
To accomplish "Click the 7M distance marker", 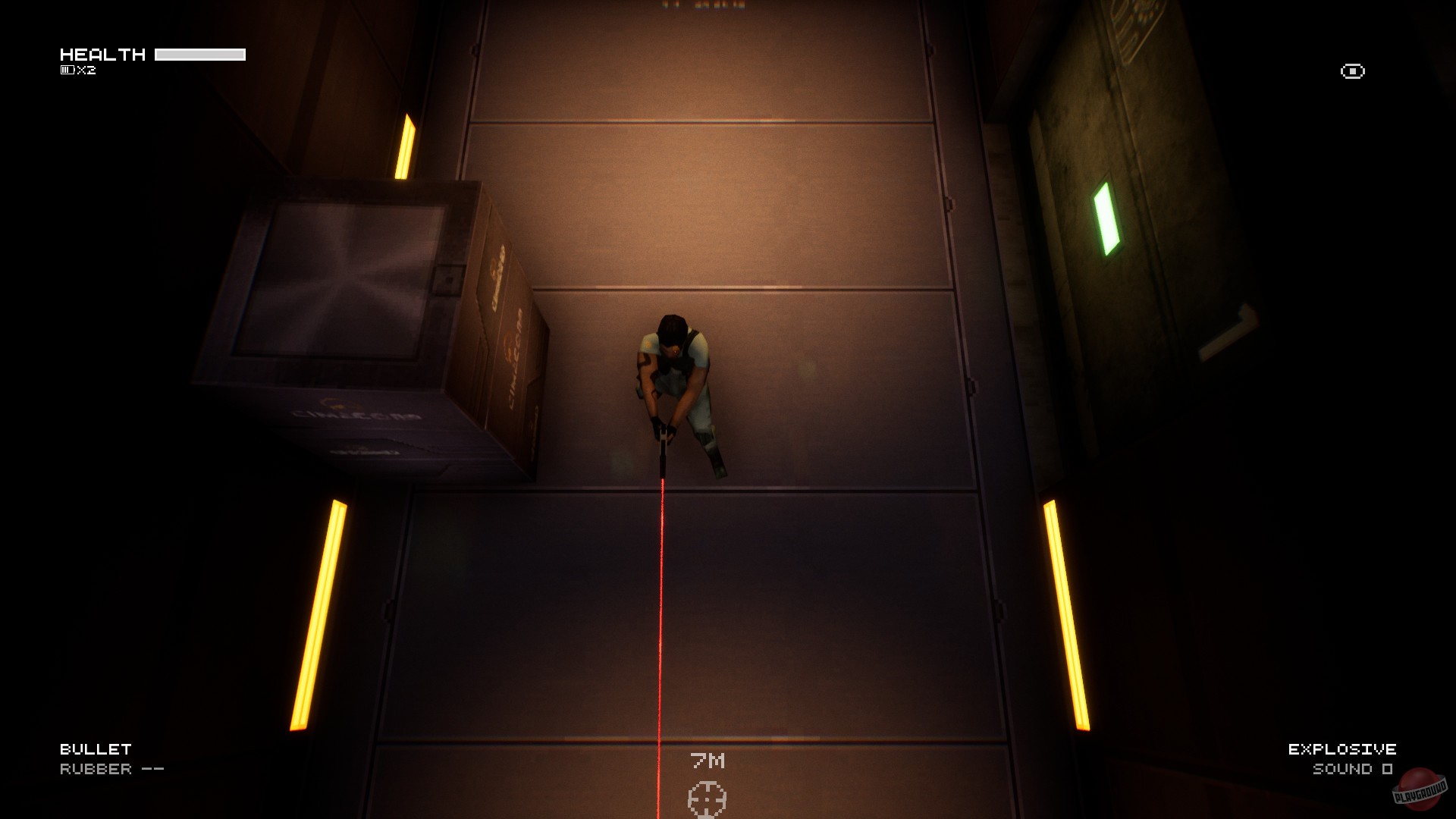I will pyautogui.click(x=708, y=761).
